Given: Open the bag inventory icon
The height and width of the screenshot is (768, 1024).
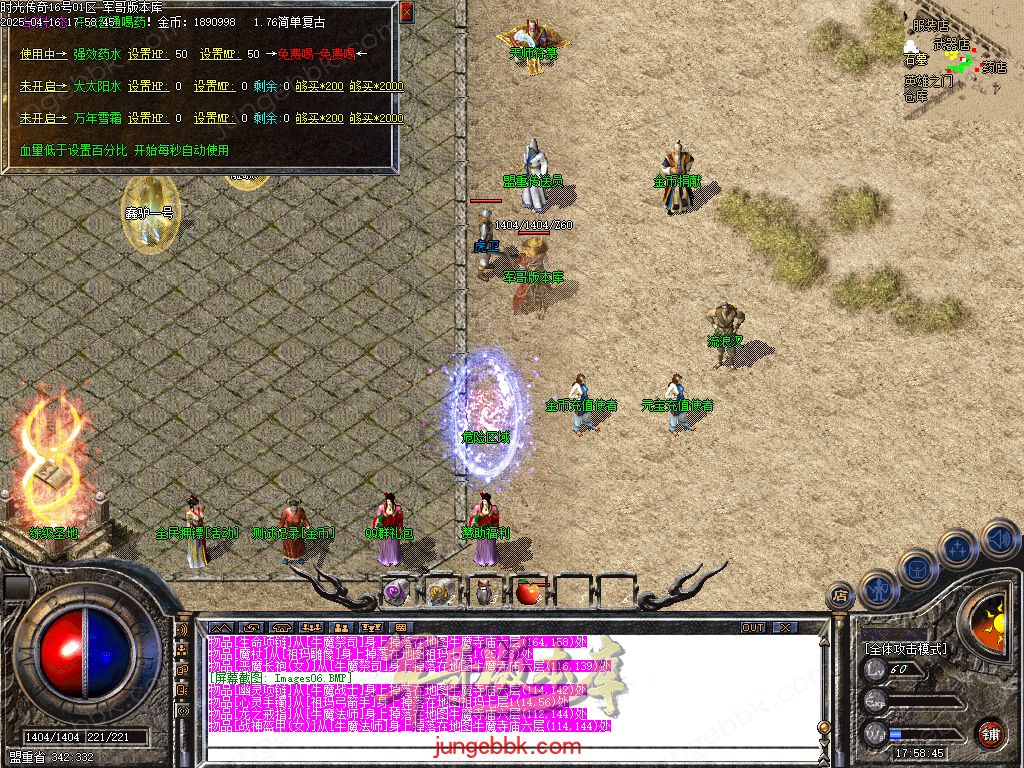Looking at the screenshot, I should pos(916,568).
